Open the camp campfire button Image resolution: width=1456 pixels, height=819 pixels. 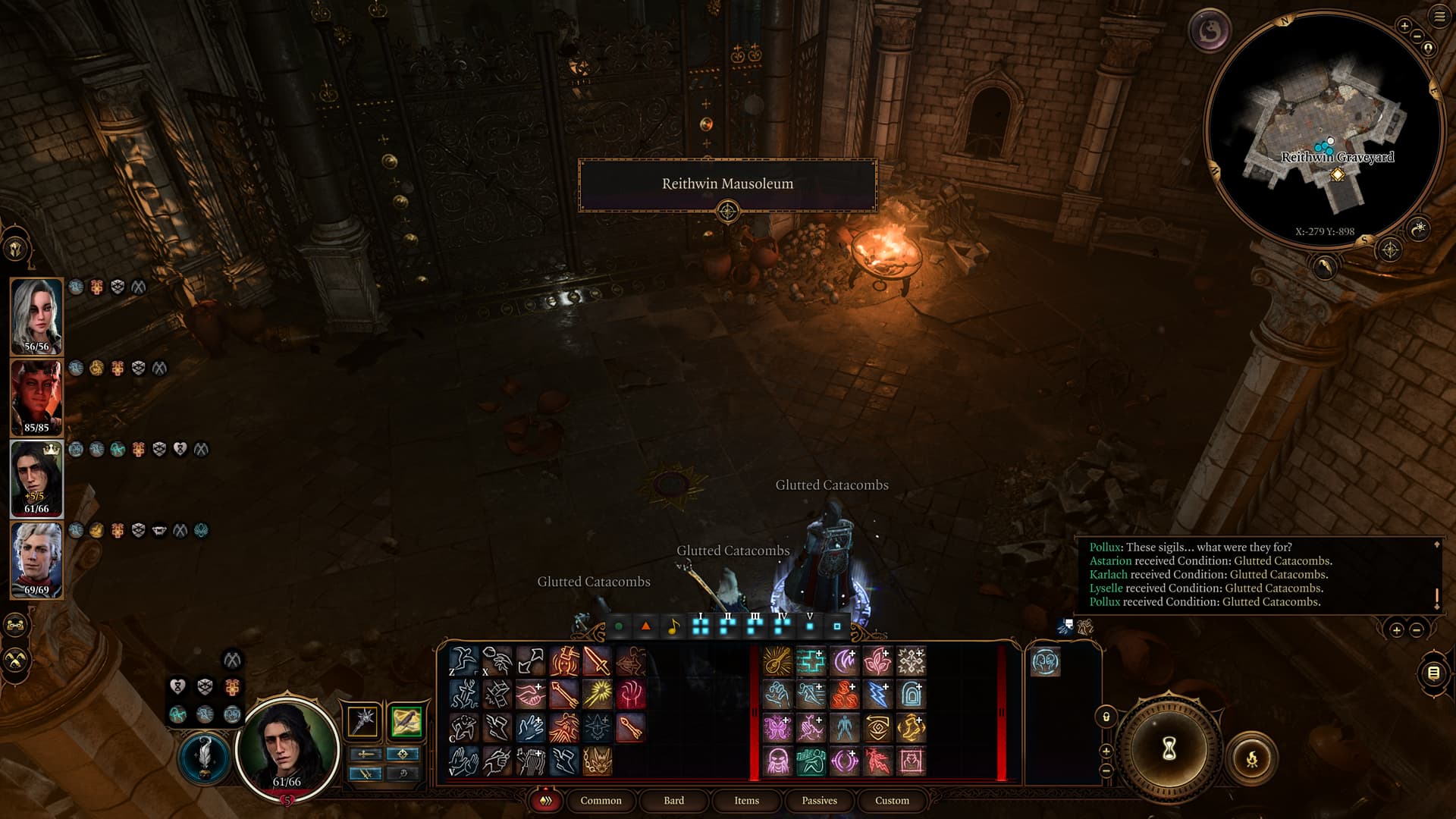1251,758
